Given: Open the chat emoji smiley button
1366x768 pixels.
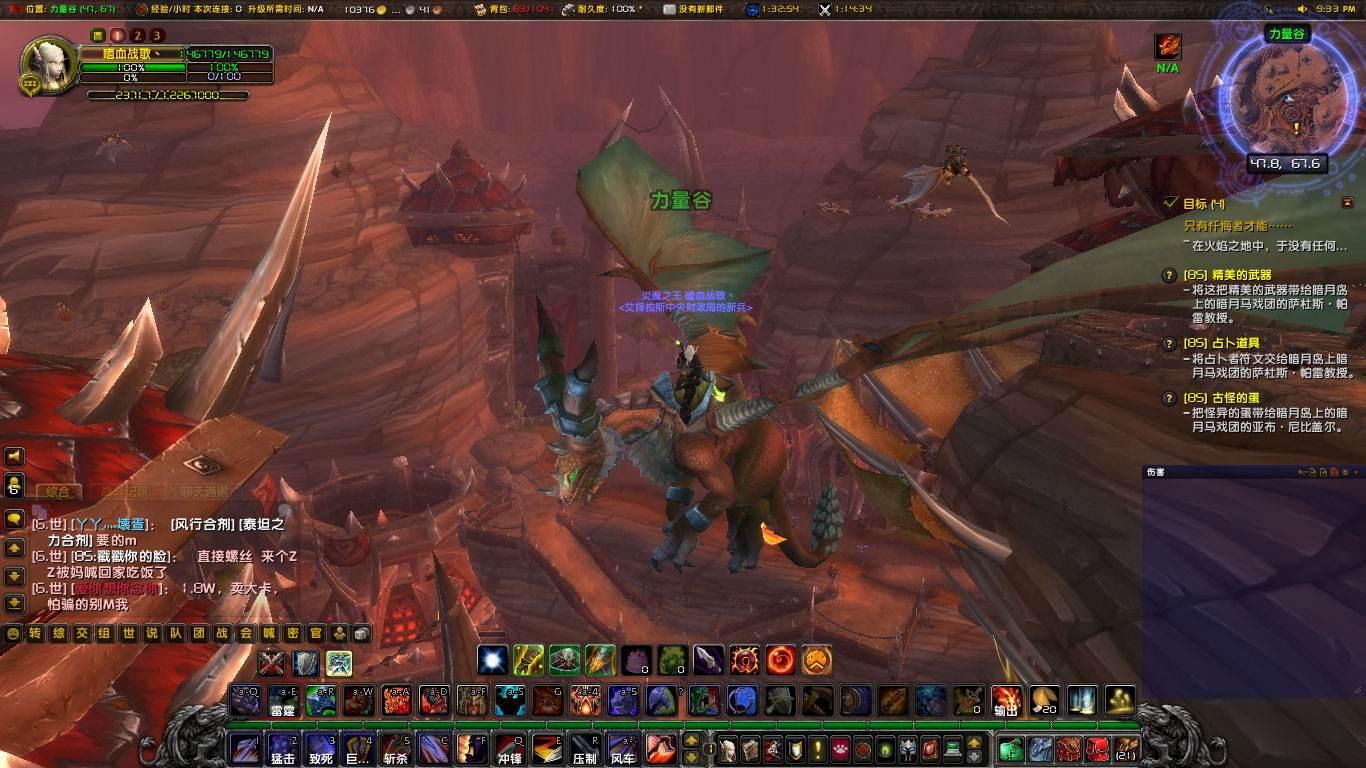Looking at the screenshot, I should 13,633.
